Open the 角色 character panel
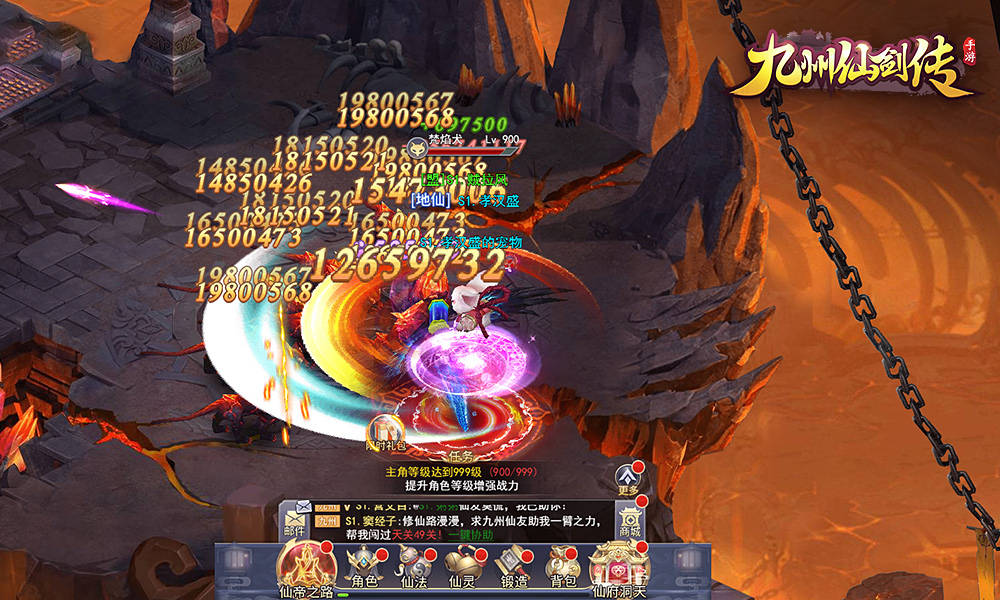Screen dimensions: 1000x600 tap(363, 568)
